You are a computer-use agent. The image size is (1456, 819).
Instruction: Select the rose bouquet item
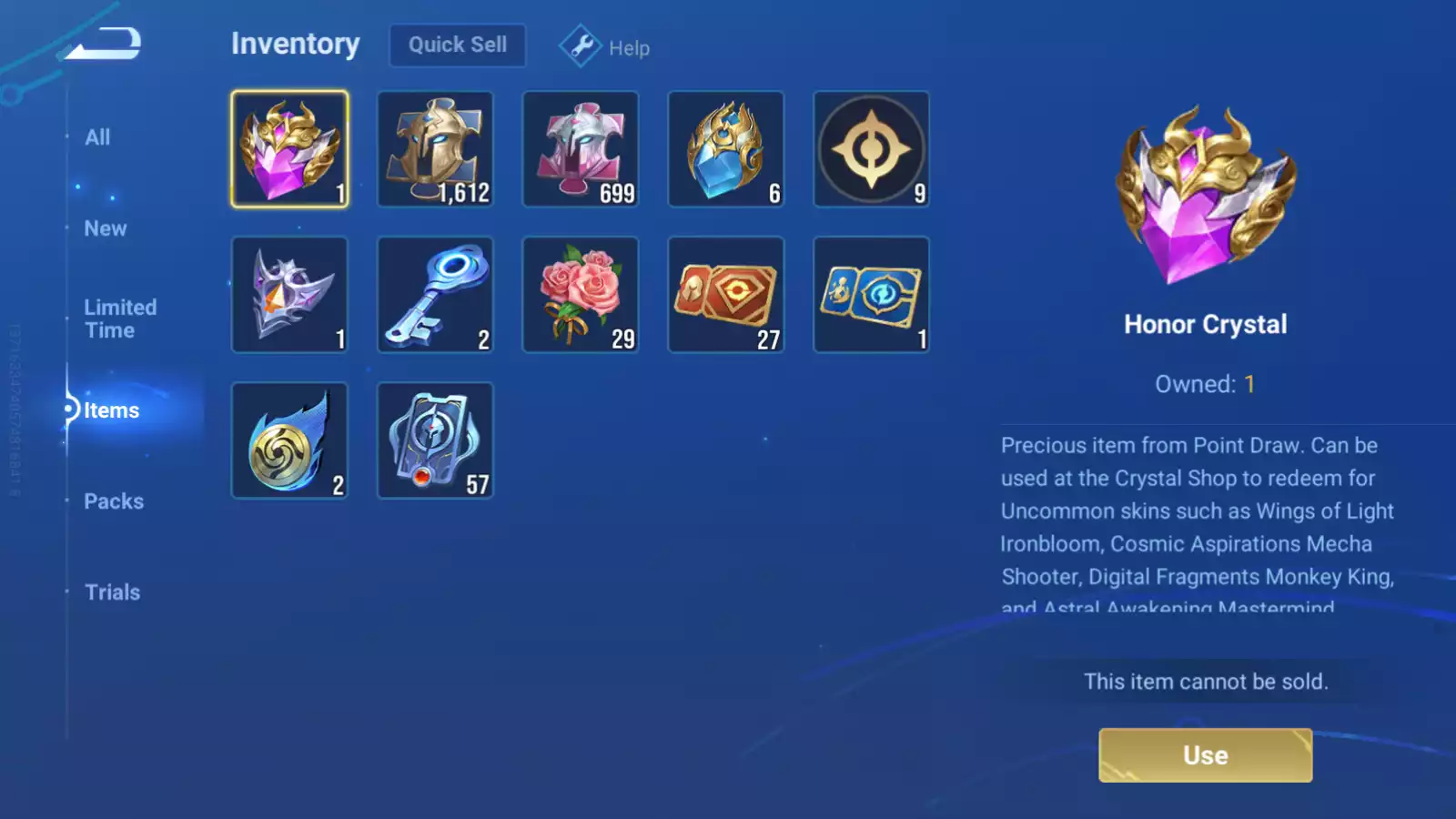(x=581, y=295)
